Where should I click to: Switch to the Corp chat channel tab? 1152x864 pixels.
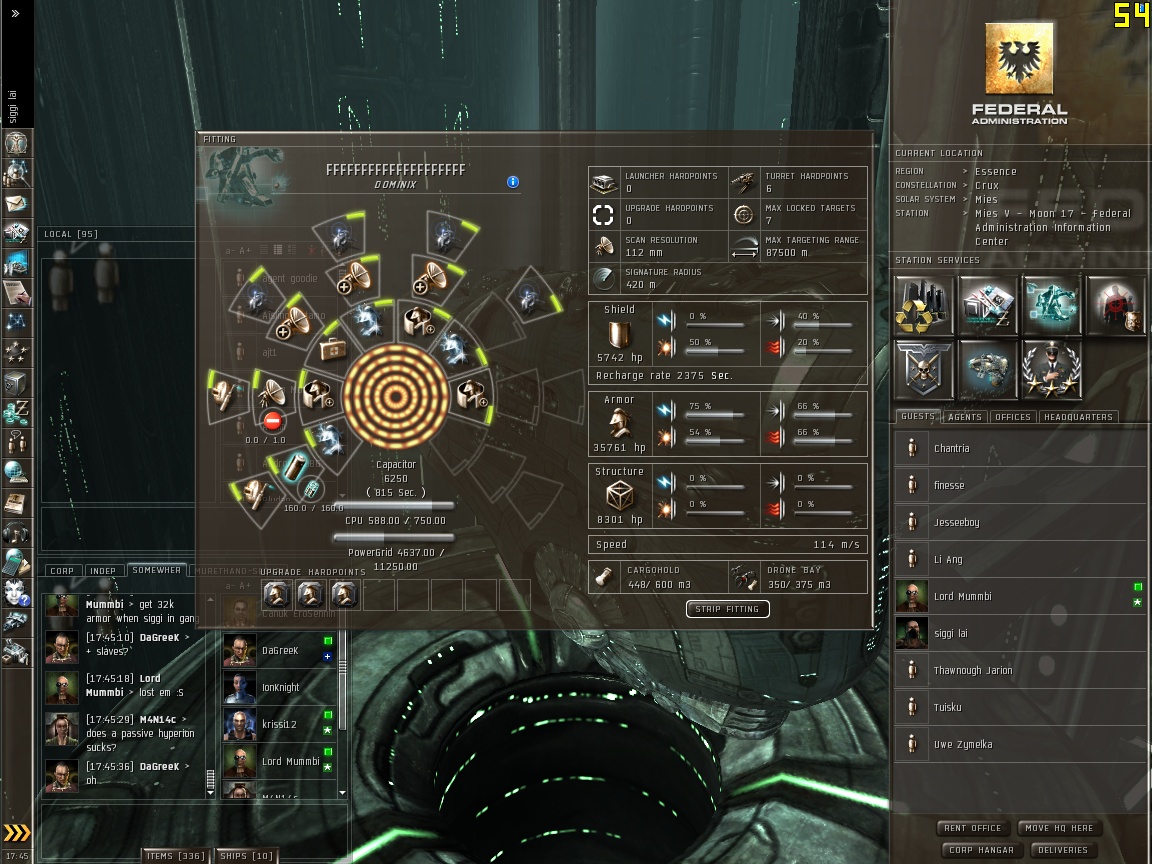coord(62,571)
